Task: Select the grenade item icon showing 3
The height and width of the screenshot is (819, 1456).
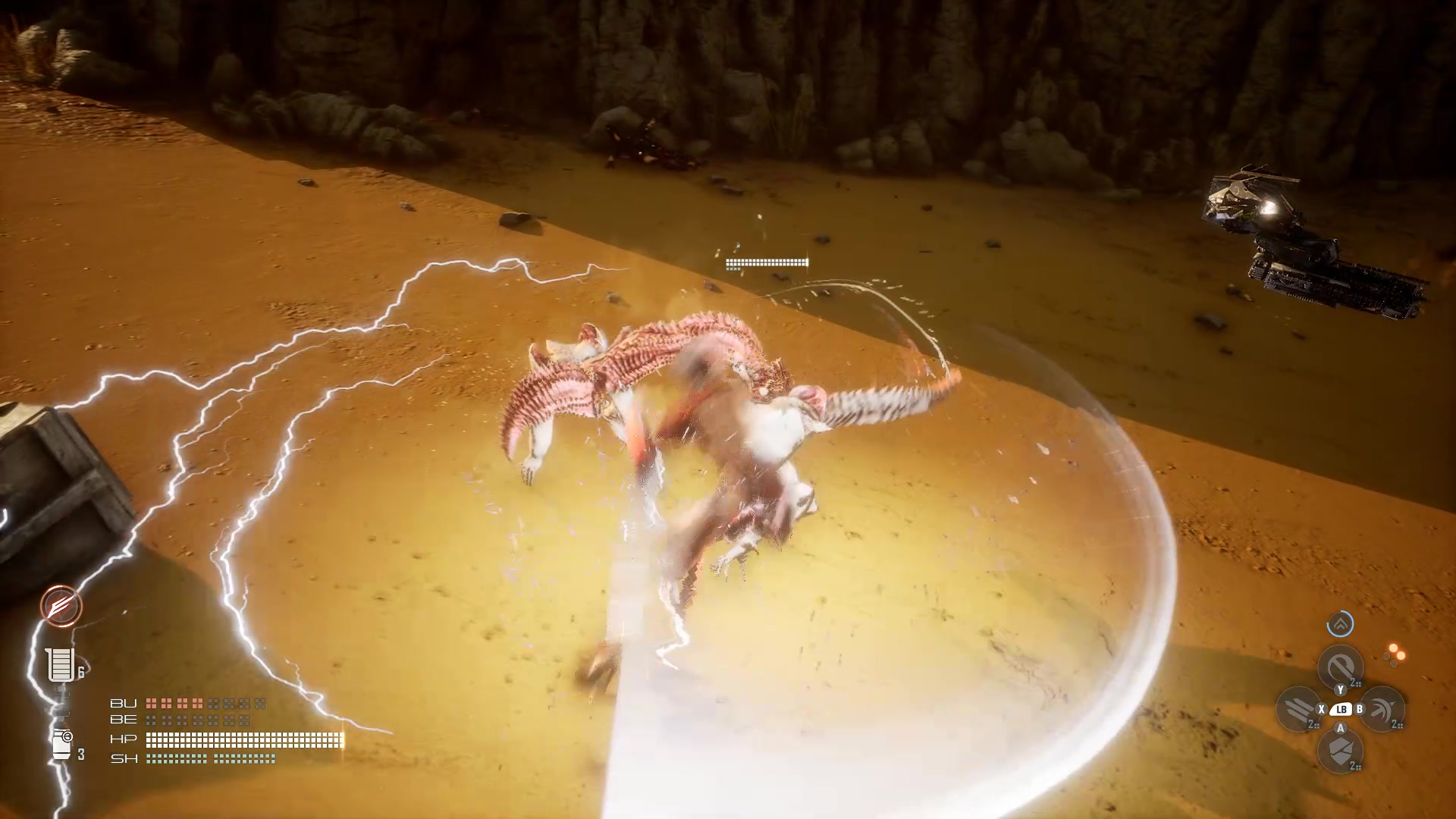Action: click(x=62, y=743)
